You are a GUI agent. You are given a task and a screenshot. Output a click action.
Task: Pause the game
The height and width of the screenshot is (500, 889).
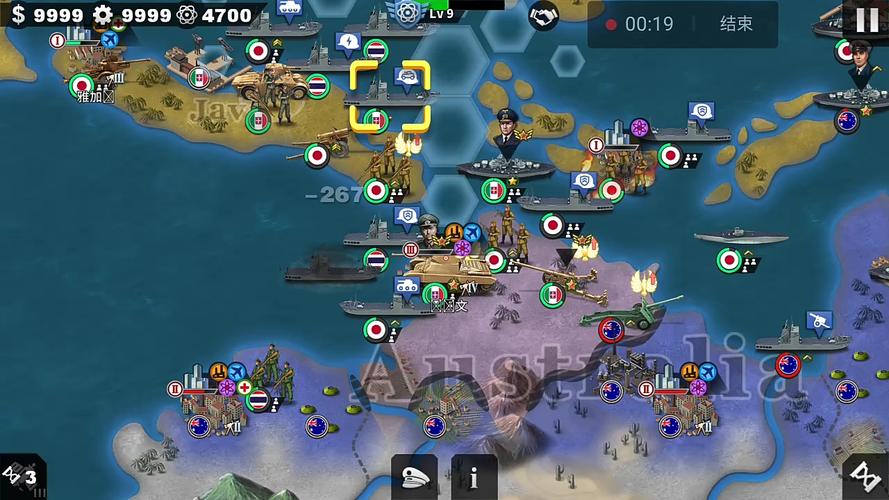[866, 19]
